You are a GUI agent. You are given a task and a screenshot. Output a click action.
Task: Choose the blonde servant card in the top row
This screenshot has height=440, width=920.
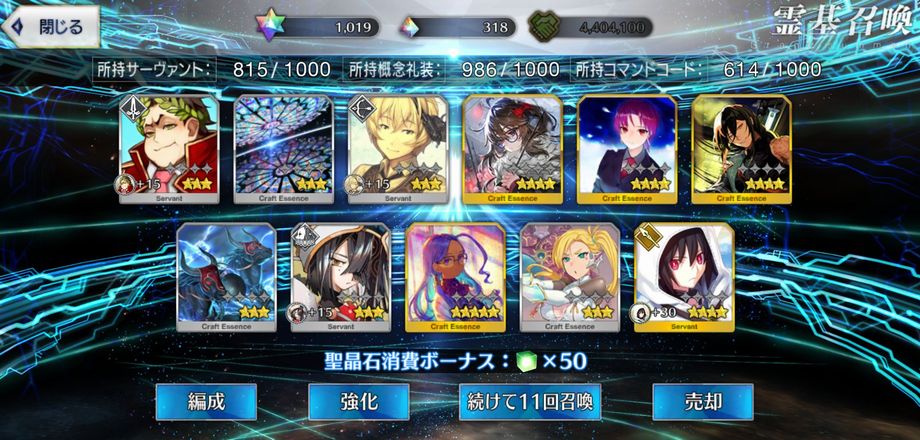[397, 149]
